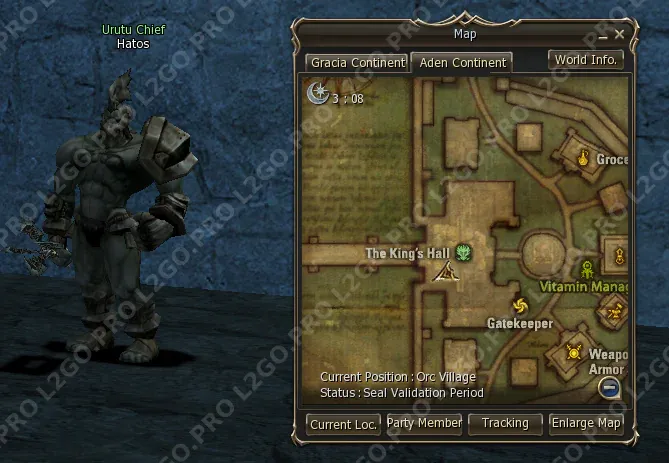Minimize the Map window
This screenshot has height=463, width=669.
[603, 35]
